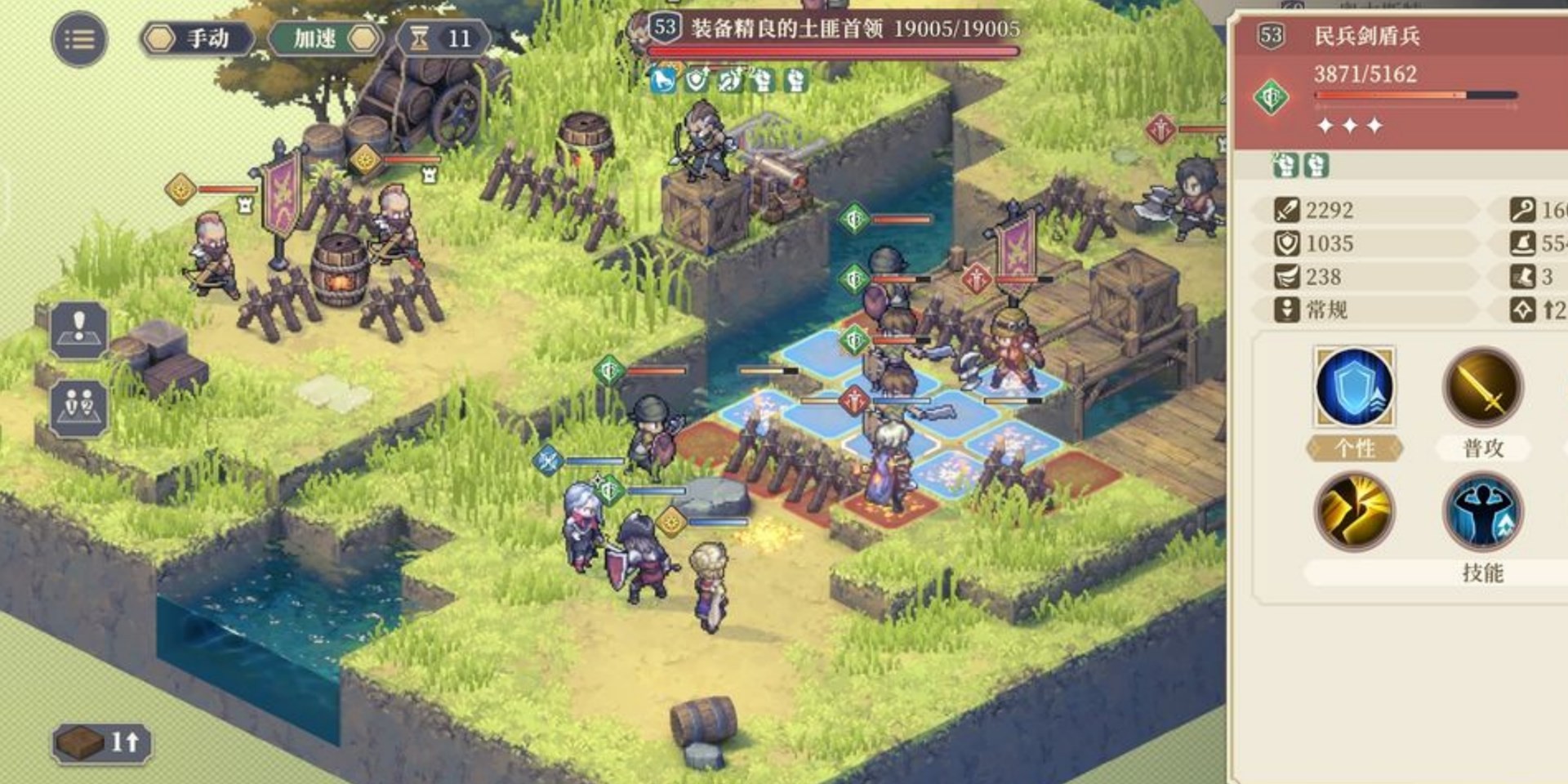Click the terrain height block button
Screen dimensions: 1568x784
(x=101, y=742)
